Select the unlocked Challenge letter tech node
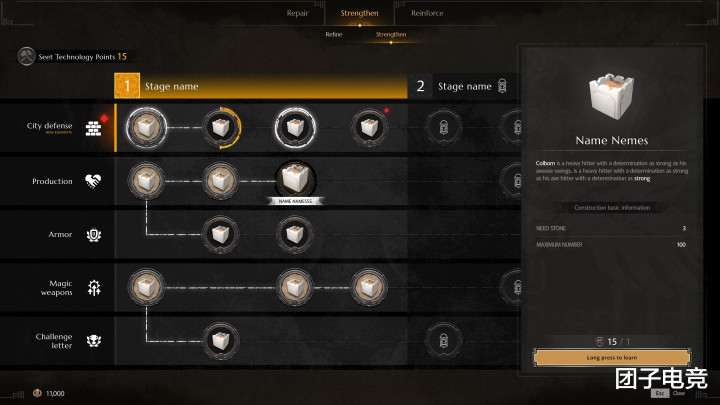Viewport: 720px width, 405px height. [x=220, y=340]
